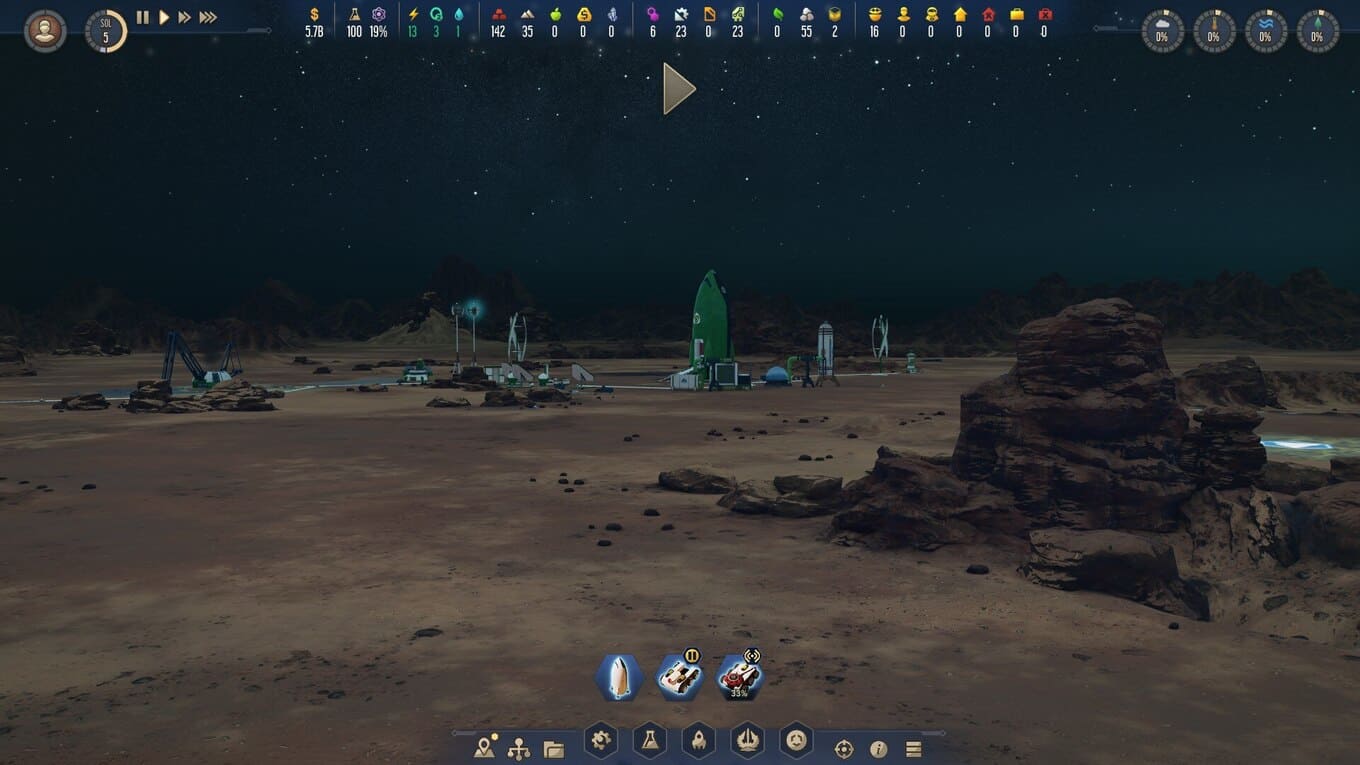
Task: Pause the game speed
Action: click(142, 17)
